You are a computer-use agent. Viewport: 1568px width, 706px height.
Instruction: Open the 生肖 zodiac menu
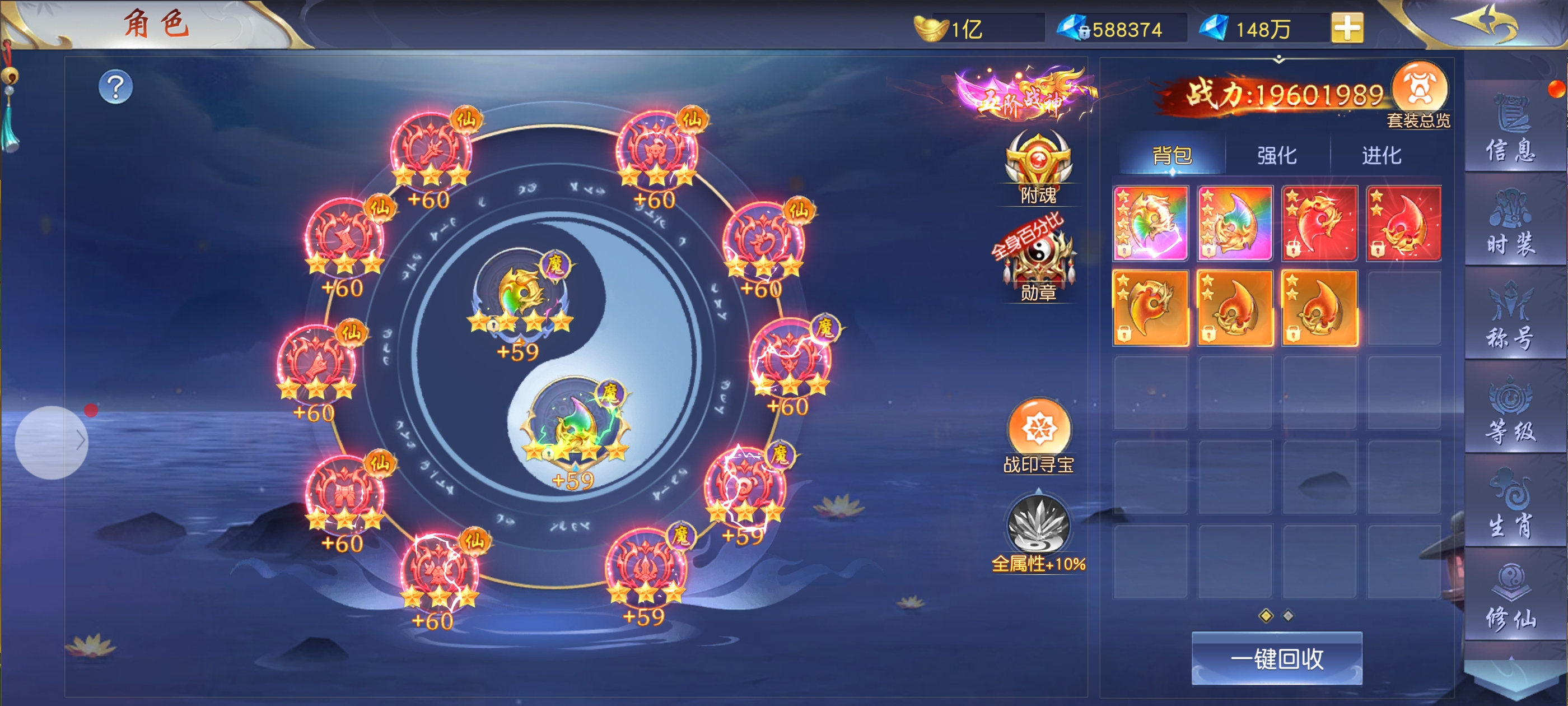[x=1511, y=504]
